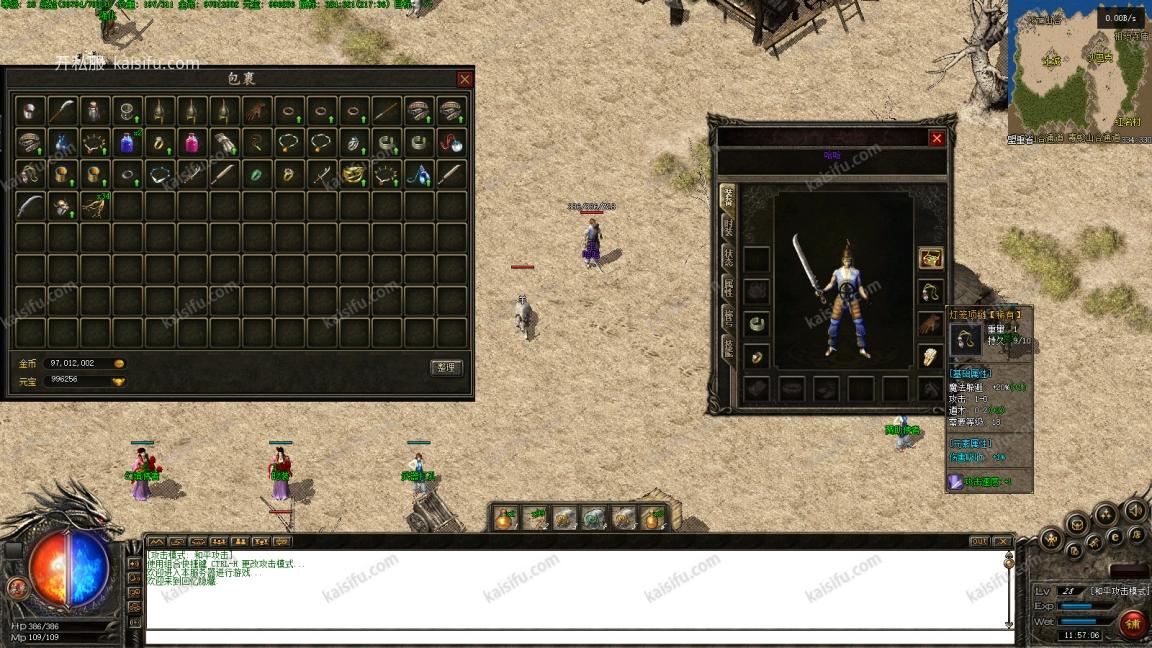Image resolution: width=1152 pixels, height=648 pixels.
Task: Open the treasure chest icon beside the character
Action: [x=931, y=259]
